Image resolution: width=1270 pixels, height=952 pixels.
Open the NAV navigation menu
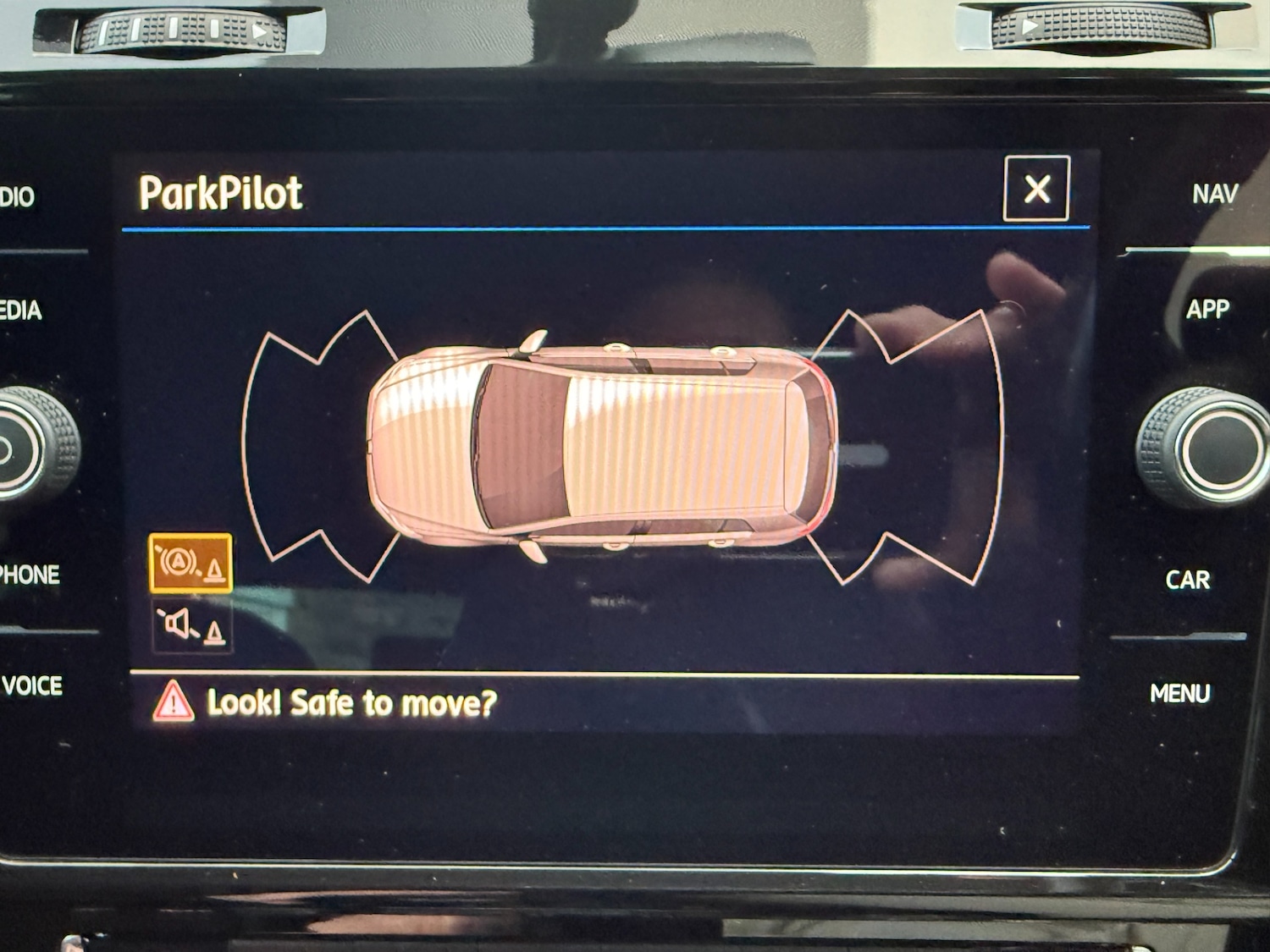click(x=1215, y=195)
